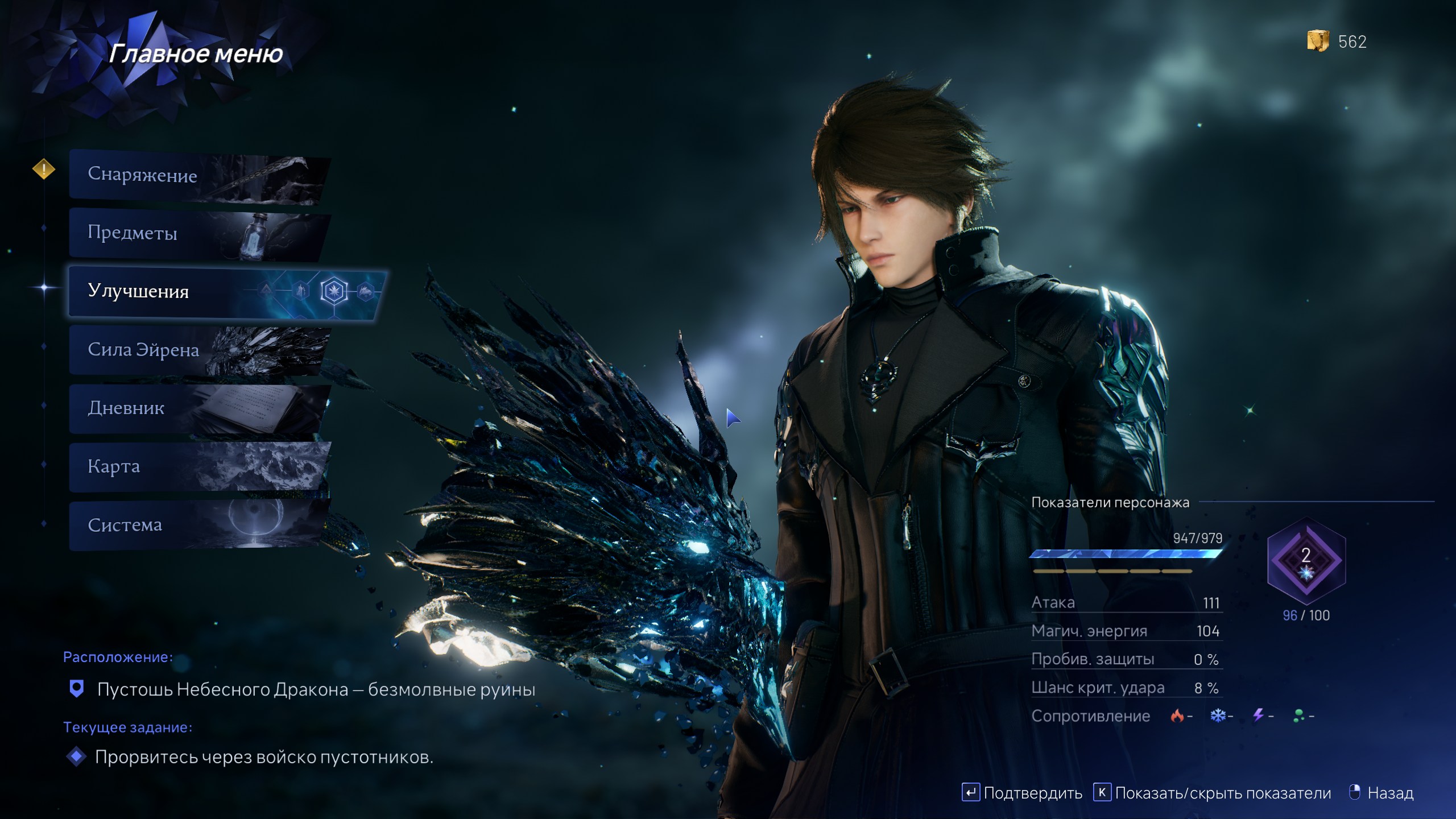Click the Подтвердить confirm button
1456x819 pixels.
click(x=1022, y=793)
